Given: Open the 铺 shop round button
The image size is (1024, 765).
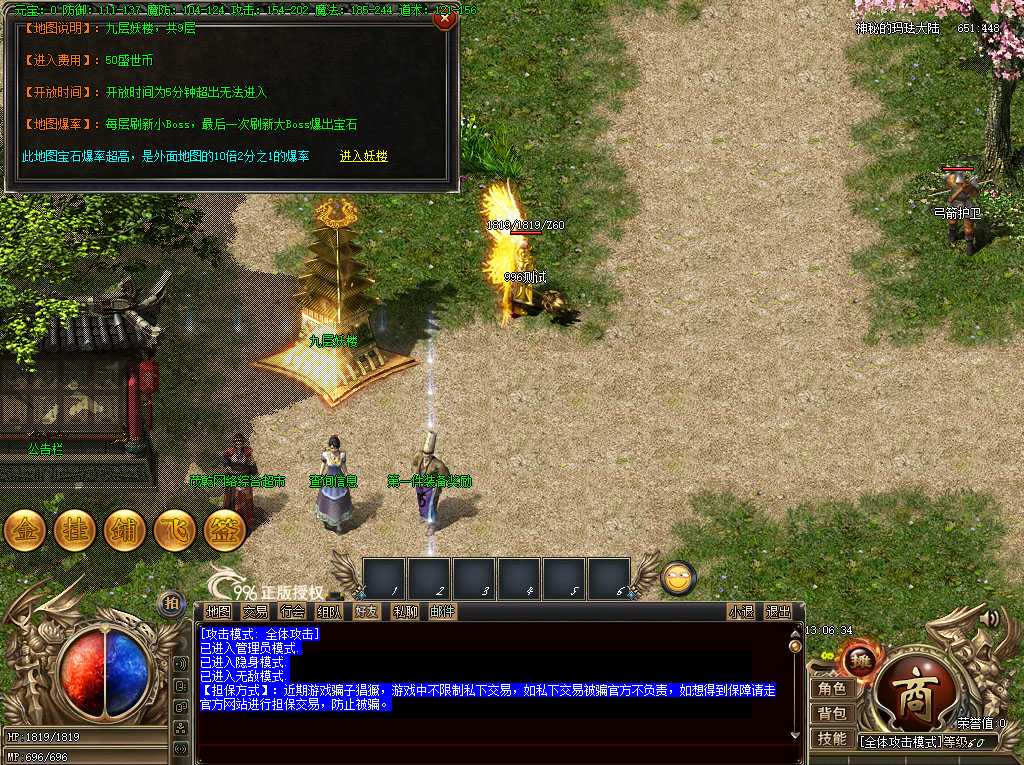Looking at the screenshot, I should (125, 530).
